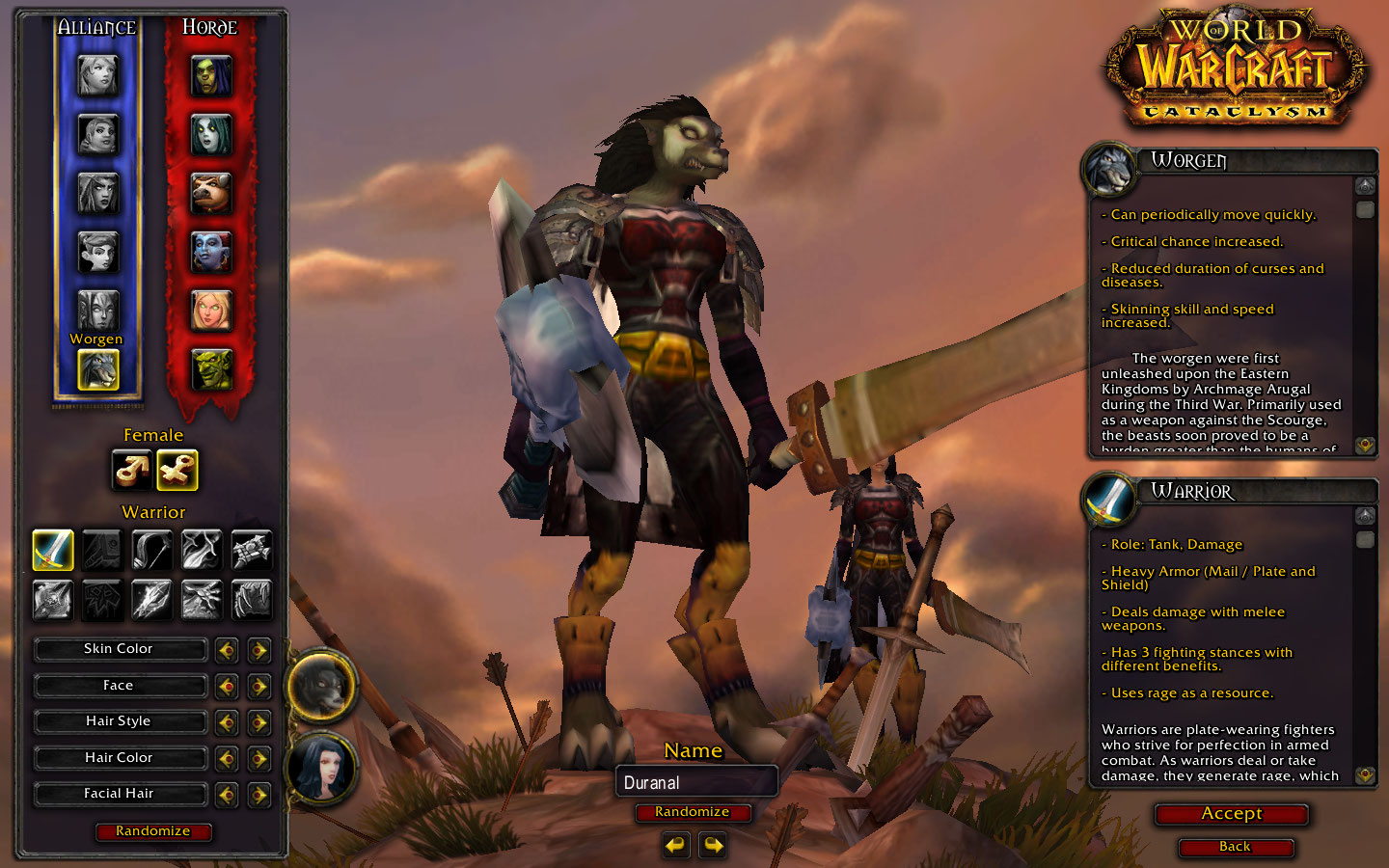Go Back to the previous screen
Screen dimensions: 1389x868
coord(1235,847)
